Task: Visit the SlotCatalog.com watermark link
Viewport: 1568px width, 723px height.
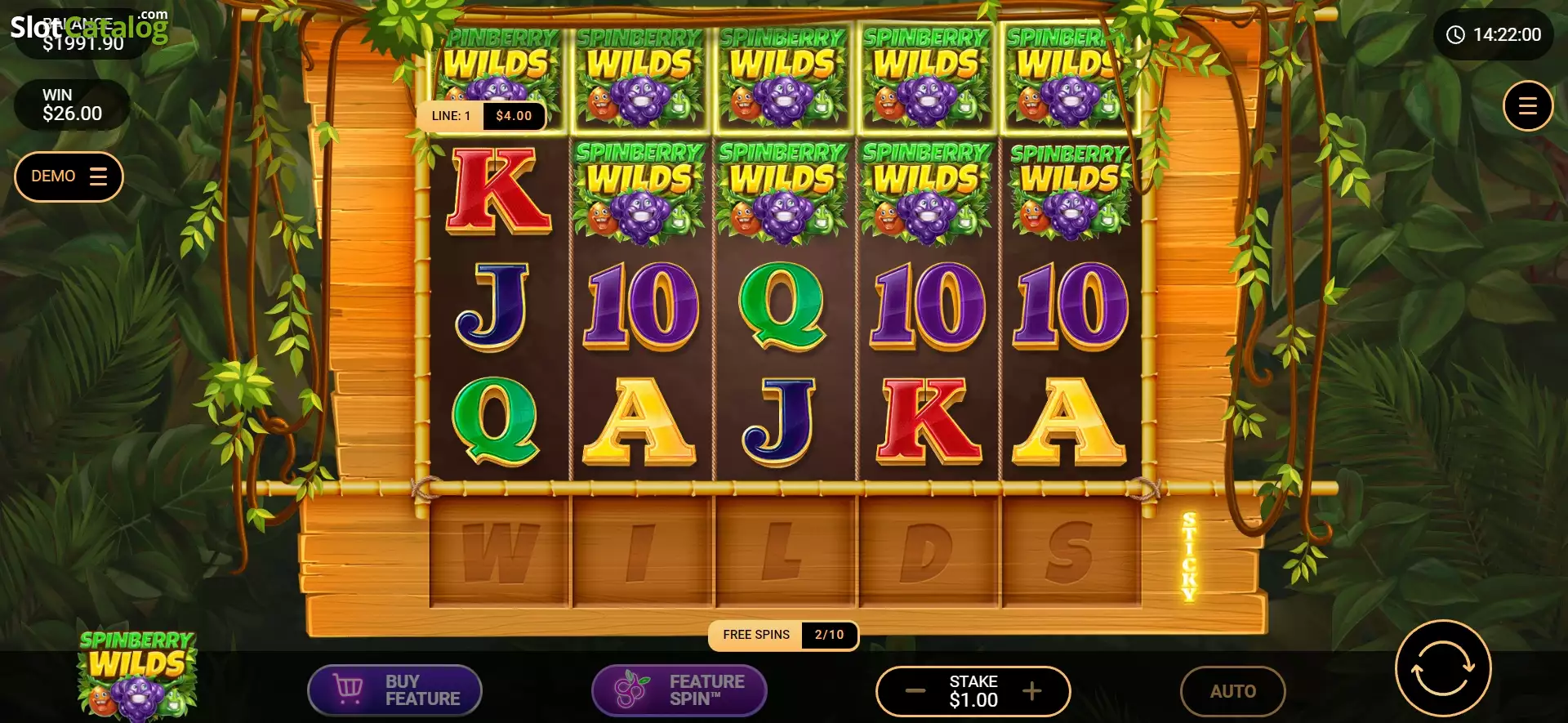Action: [x=89, y=27]
